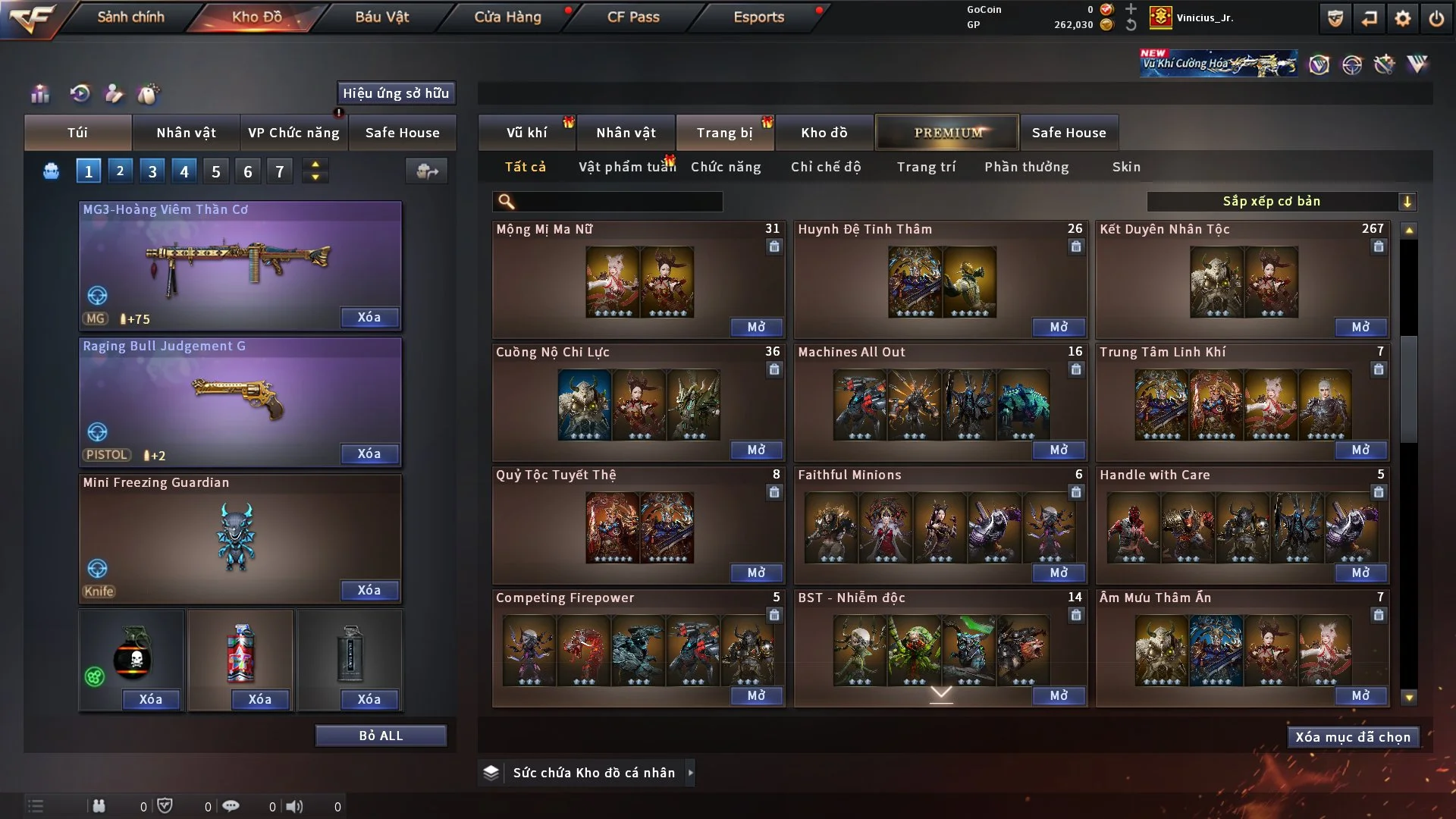Viewport: 1456px width, 819px height.
Task: Open the Sắp xếp cơ bản sort dropdown
Action: coord(1281,202)
